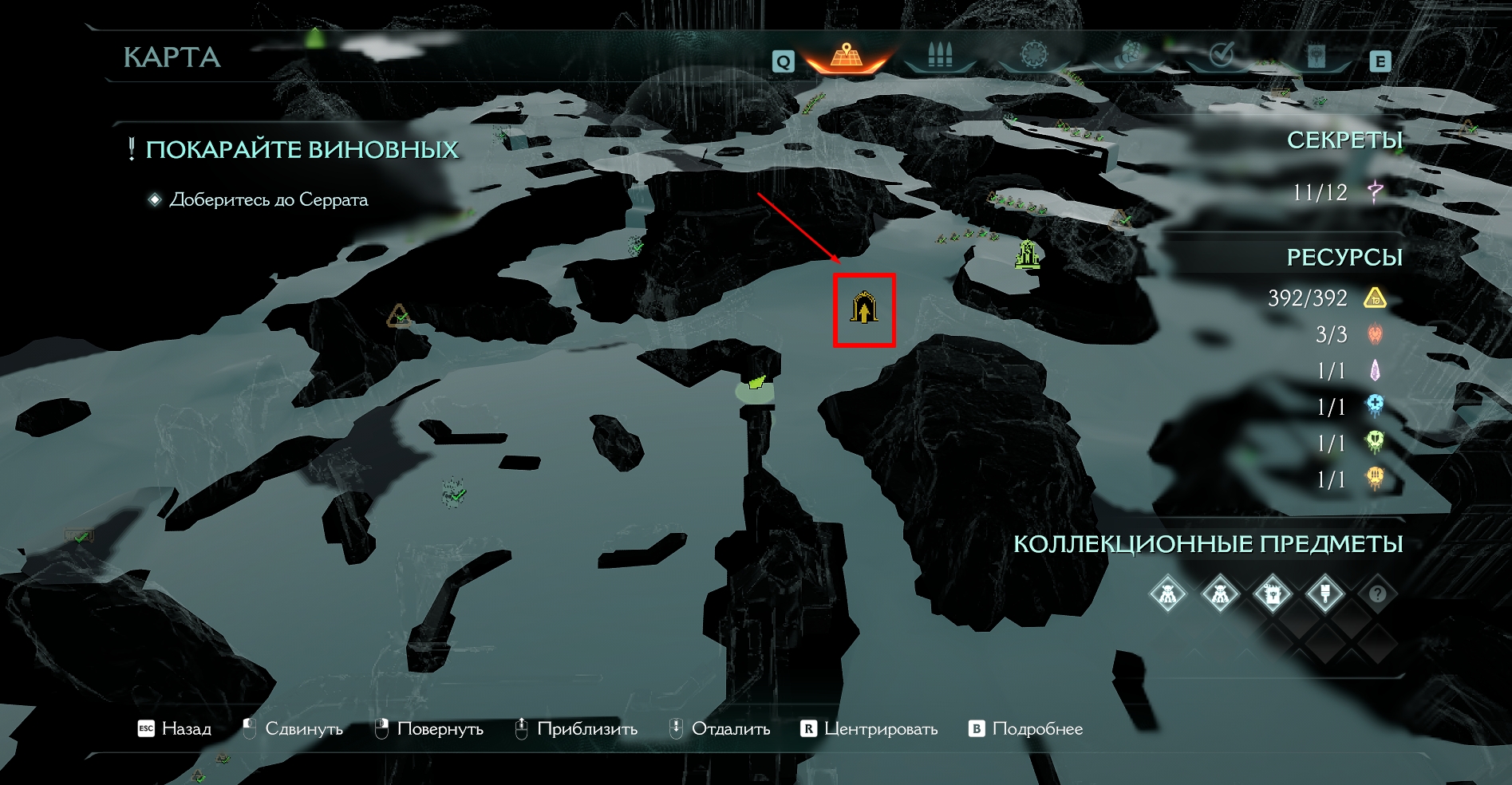Open the fist icon tab

tap(1128, 56)
